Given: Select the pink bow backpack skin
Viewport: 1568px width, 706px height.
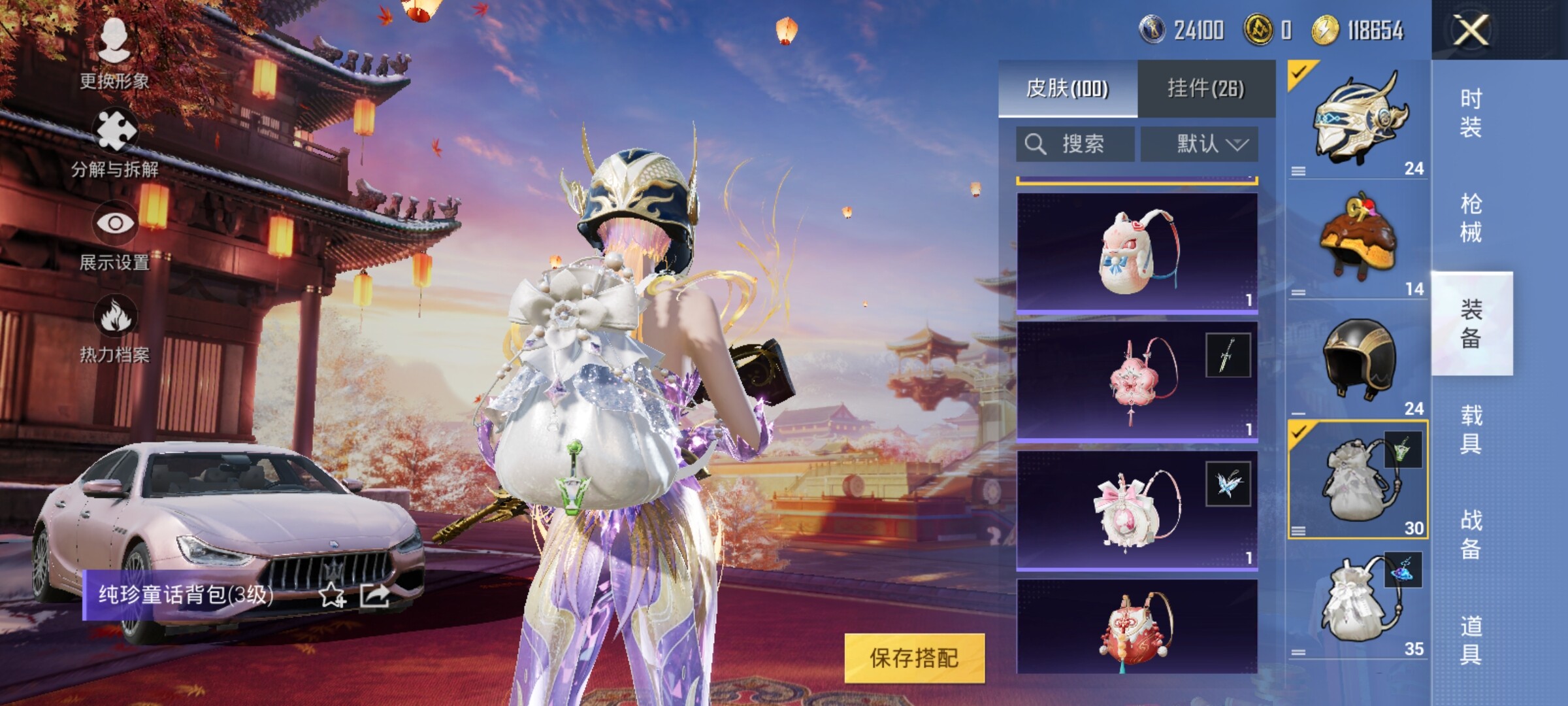Looking at the screenshot, I should 1137,510.
